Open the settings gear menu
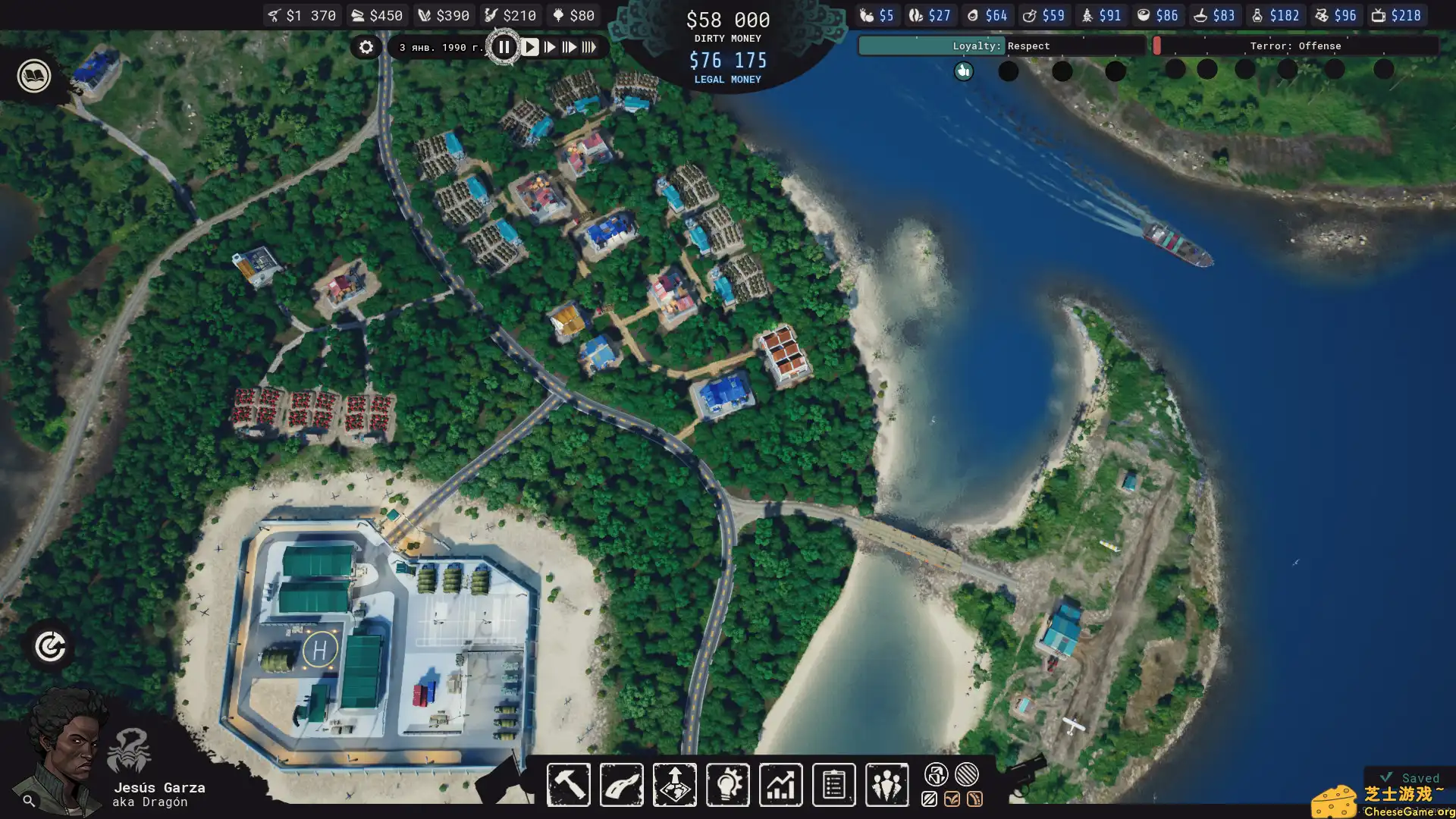The image size is (1456, 819). point(366,47)
